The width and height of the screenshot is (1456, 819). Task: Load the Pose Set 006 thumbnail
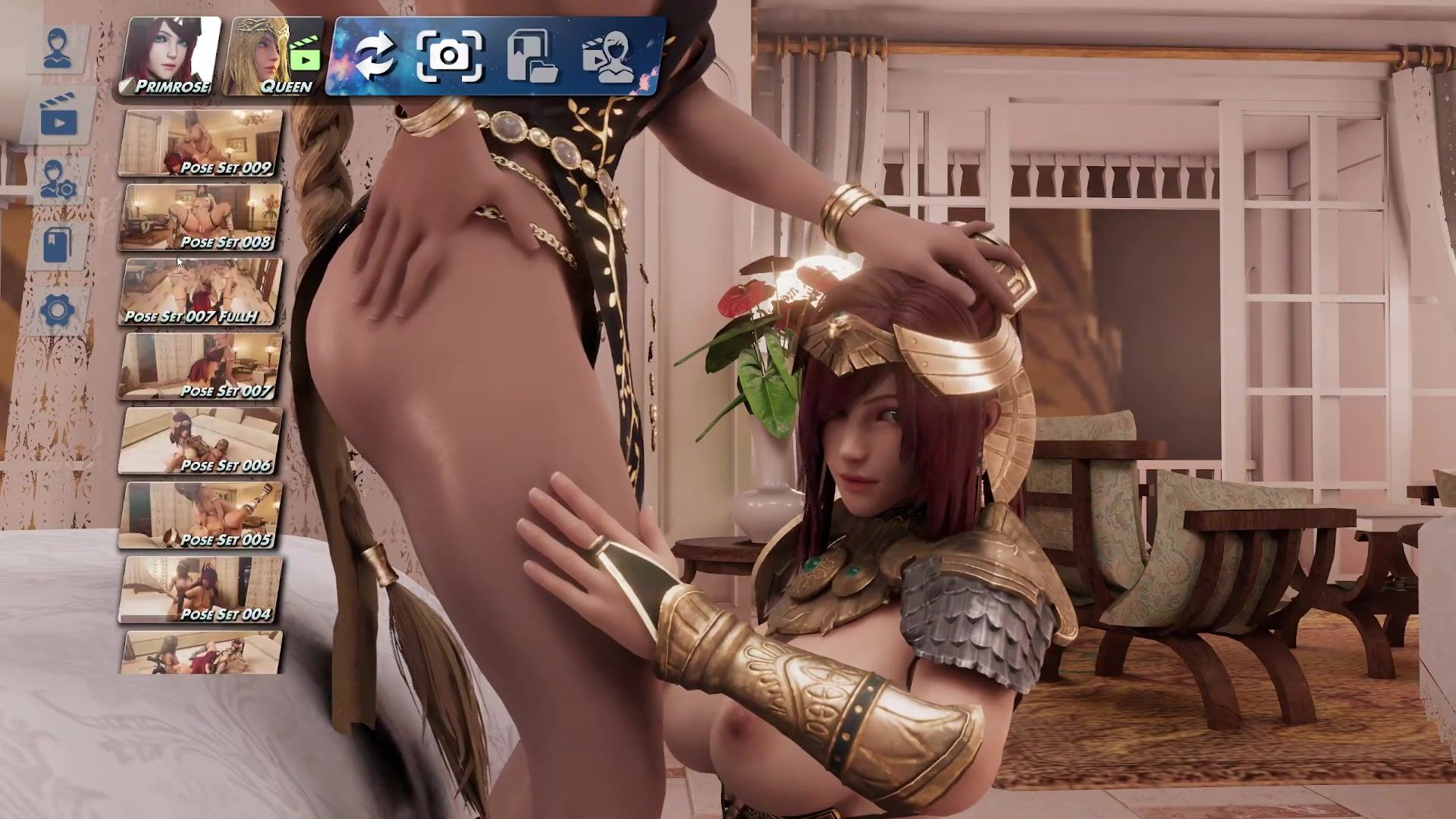201,441
